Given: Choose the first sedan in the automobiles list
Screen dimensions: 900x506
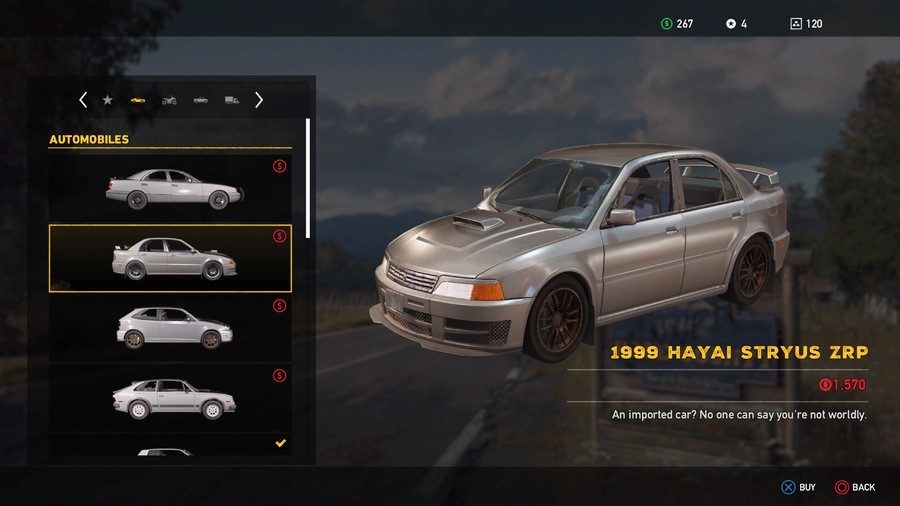Looking at the screenshot, I should click(x=170, y=187).
